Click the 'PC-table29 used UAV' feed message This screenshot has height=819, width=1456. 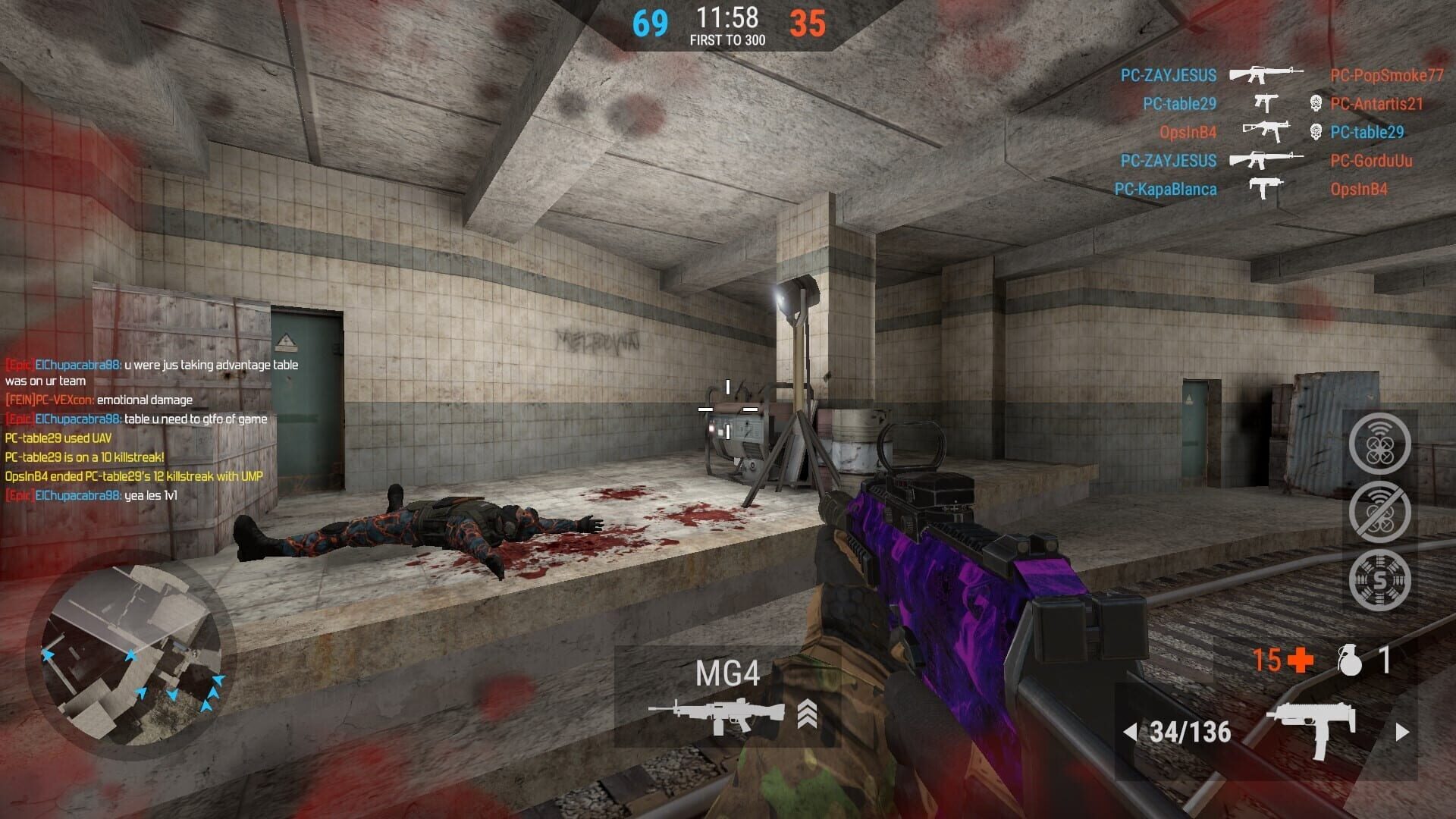coord(58,438)
